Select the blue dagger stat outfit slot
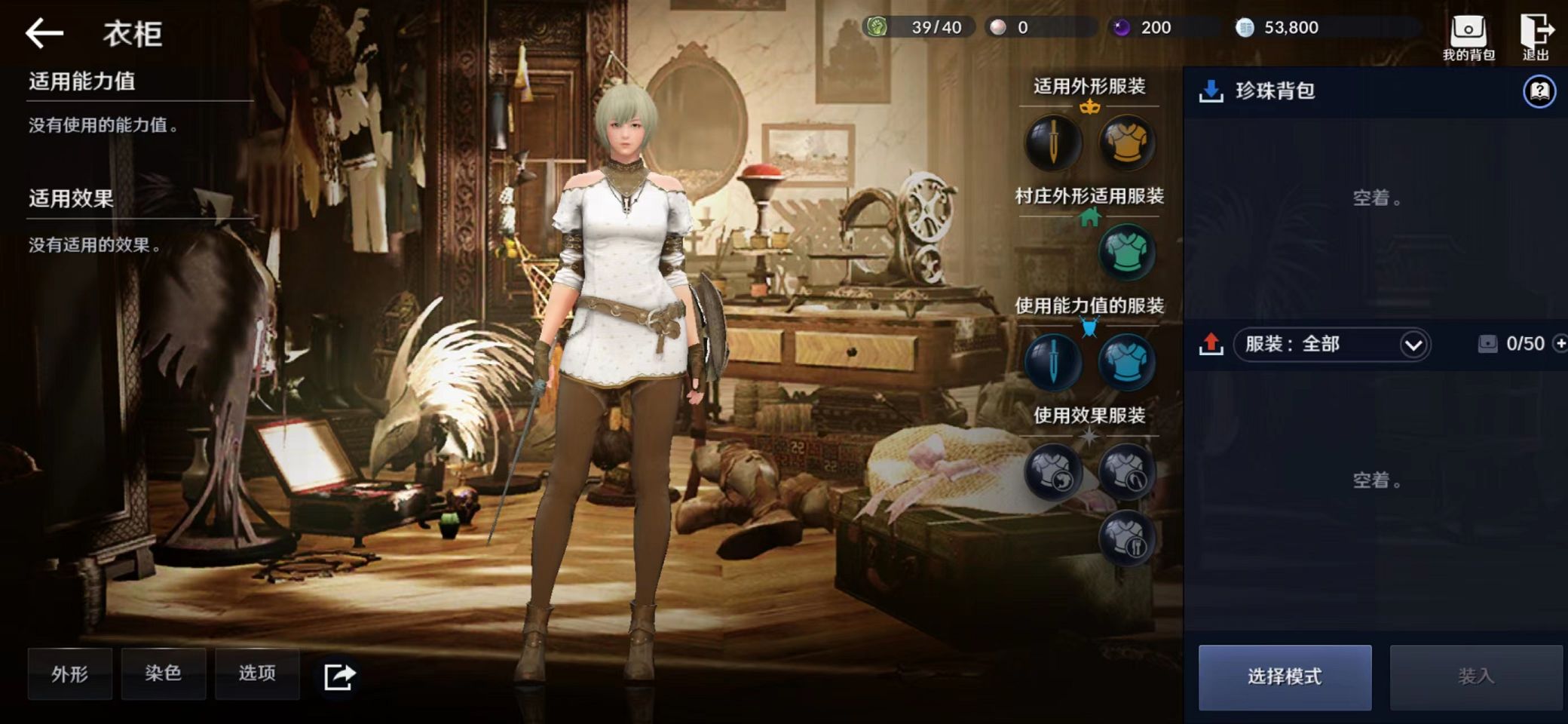1568x724 pixels. pos(1053,362)
